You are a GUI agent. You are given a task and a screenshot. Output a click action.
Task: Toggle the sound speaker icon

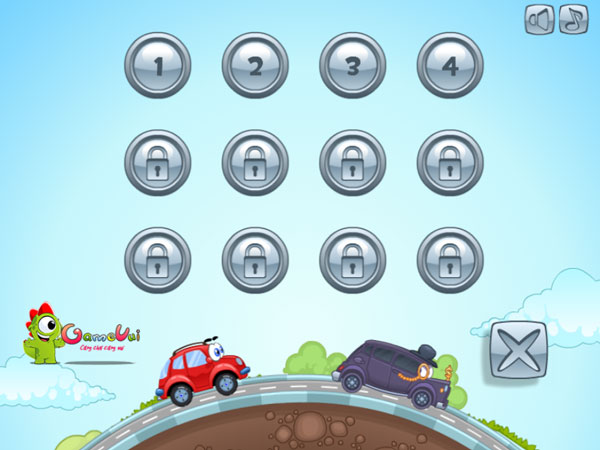539,20
